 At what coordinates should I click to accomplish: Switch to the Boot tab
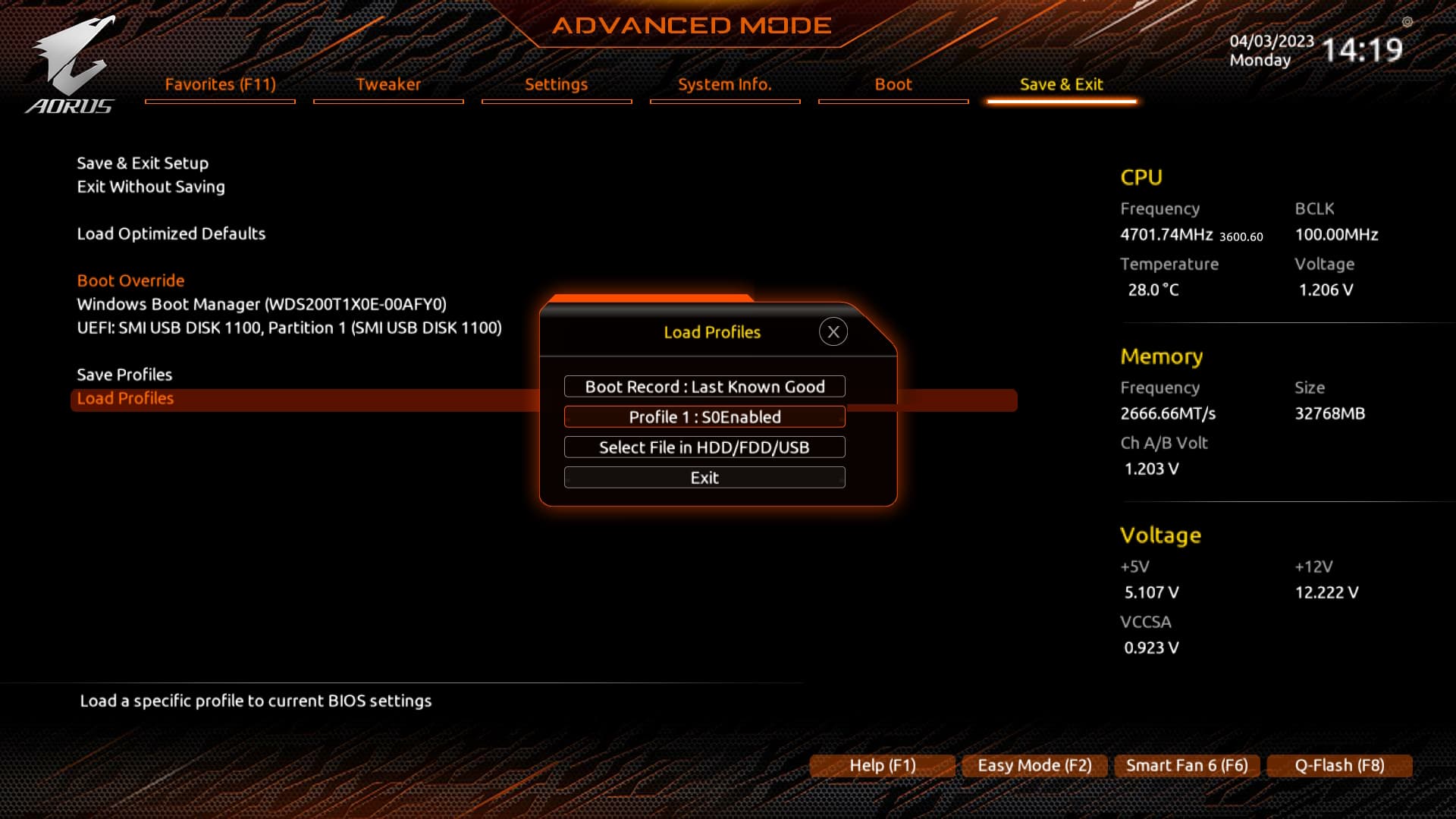click(893, 84)
